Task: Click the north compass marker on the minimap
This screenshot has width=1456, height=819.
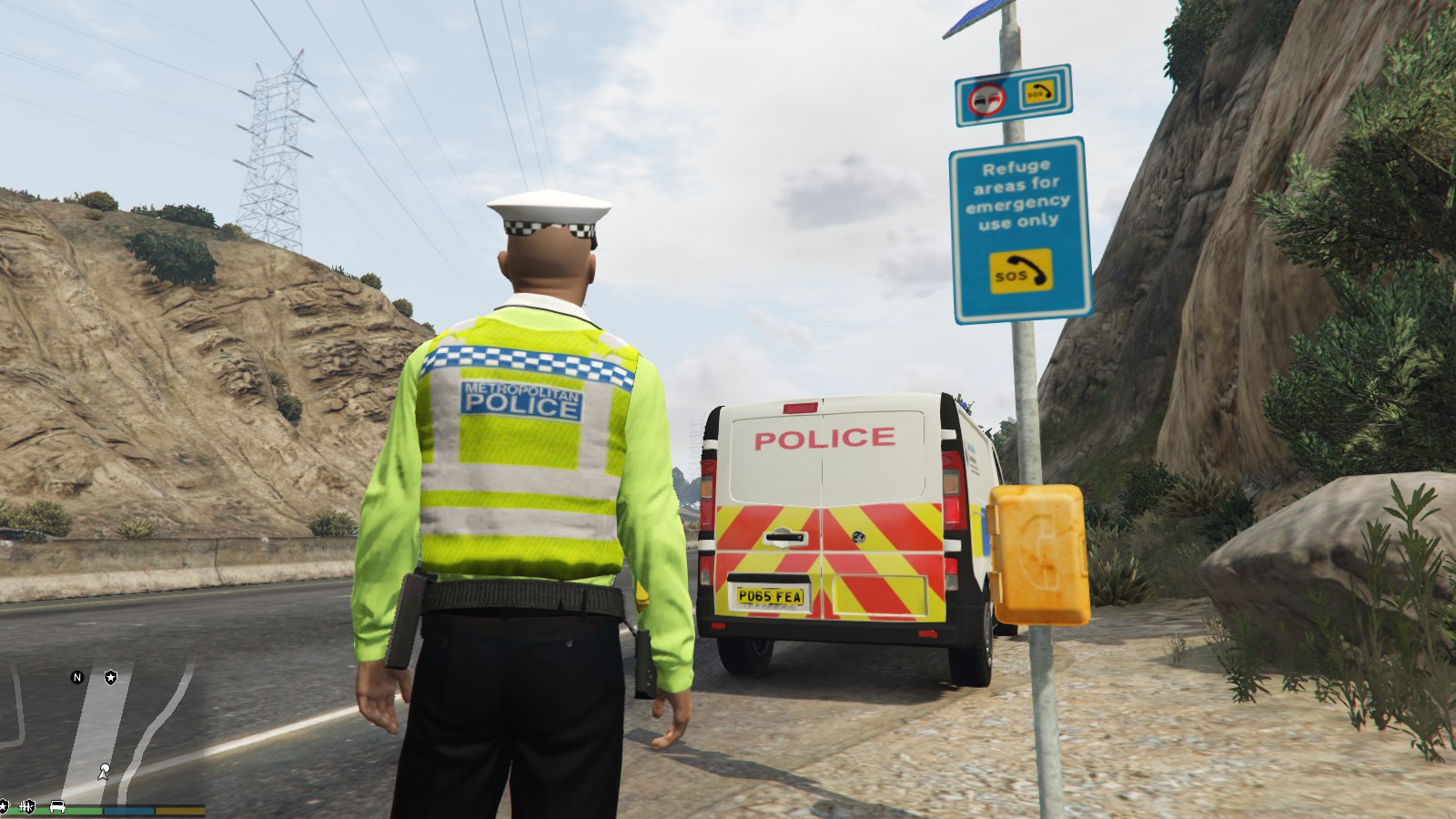Action: (77, 677)
